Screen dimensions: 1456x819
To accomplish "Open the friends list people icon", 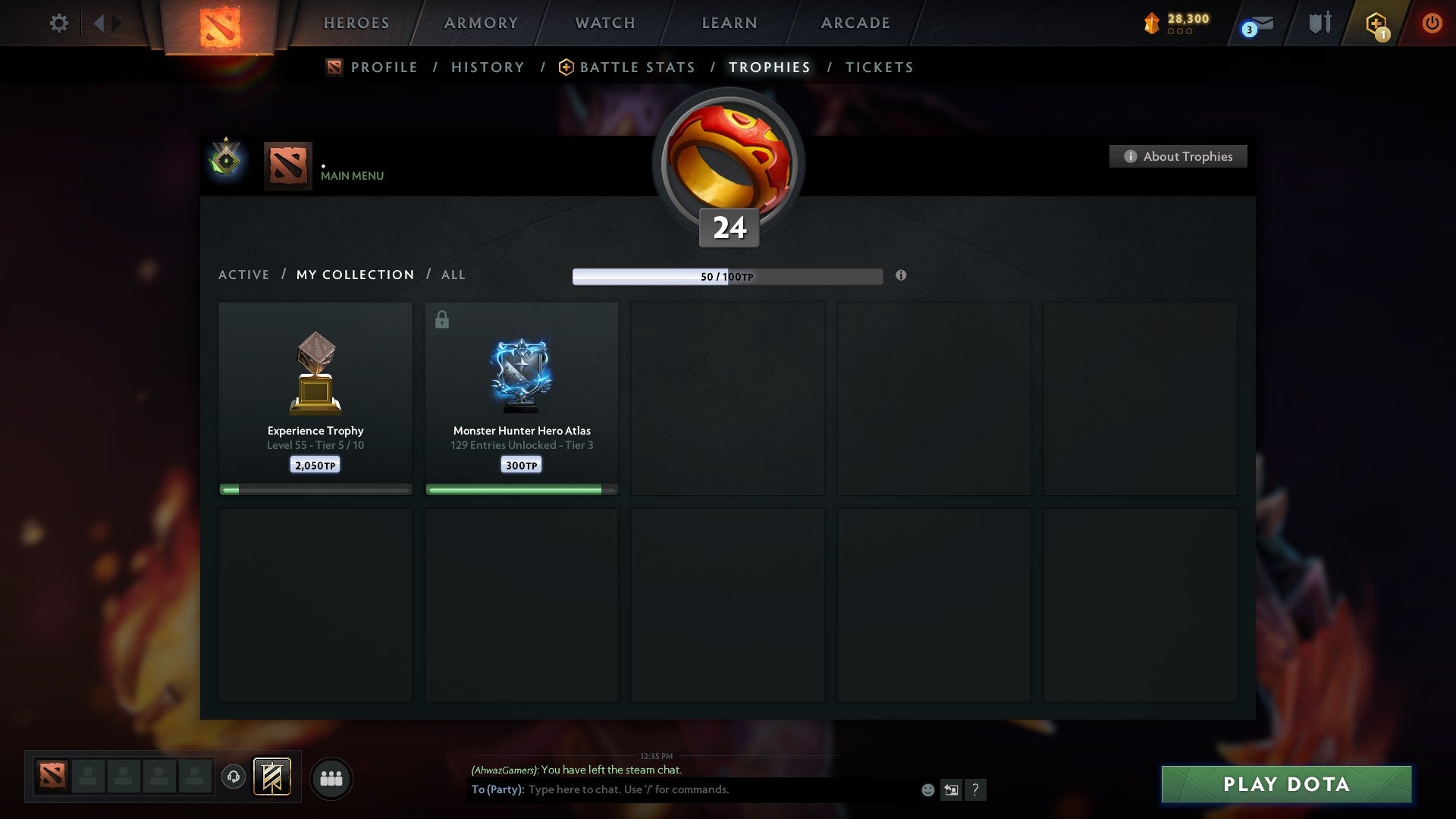I will point(331,777).
